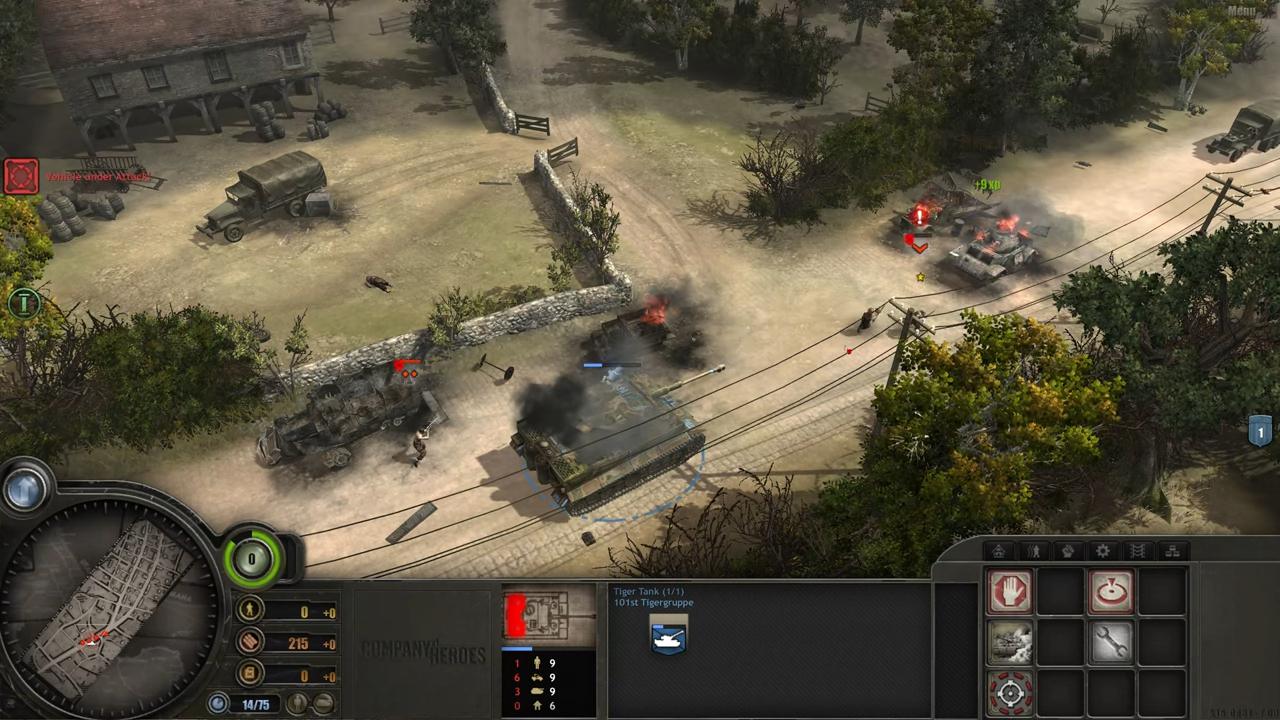The width and height of the screenshot is (1280, 720).
Task: Select the stacked boxes icon tab
Action: tap(1172, 551)
